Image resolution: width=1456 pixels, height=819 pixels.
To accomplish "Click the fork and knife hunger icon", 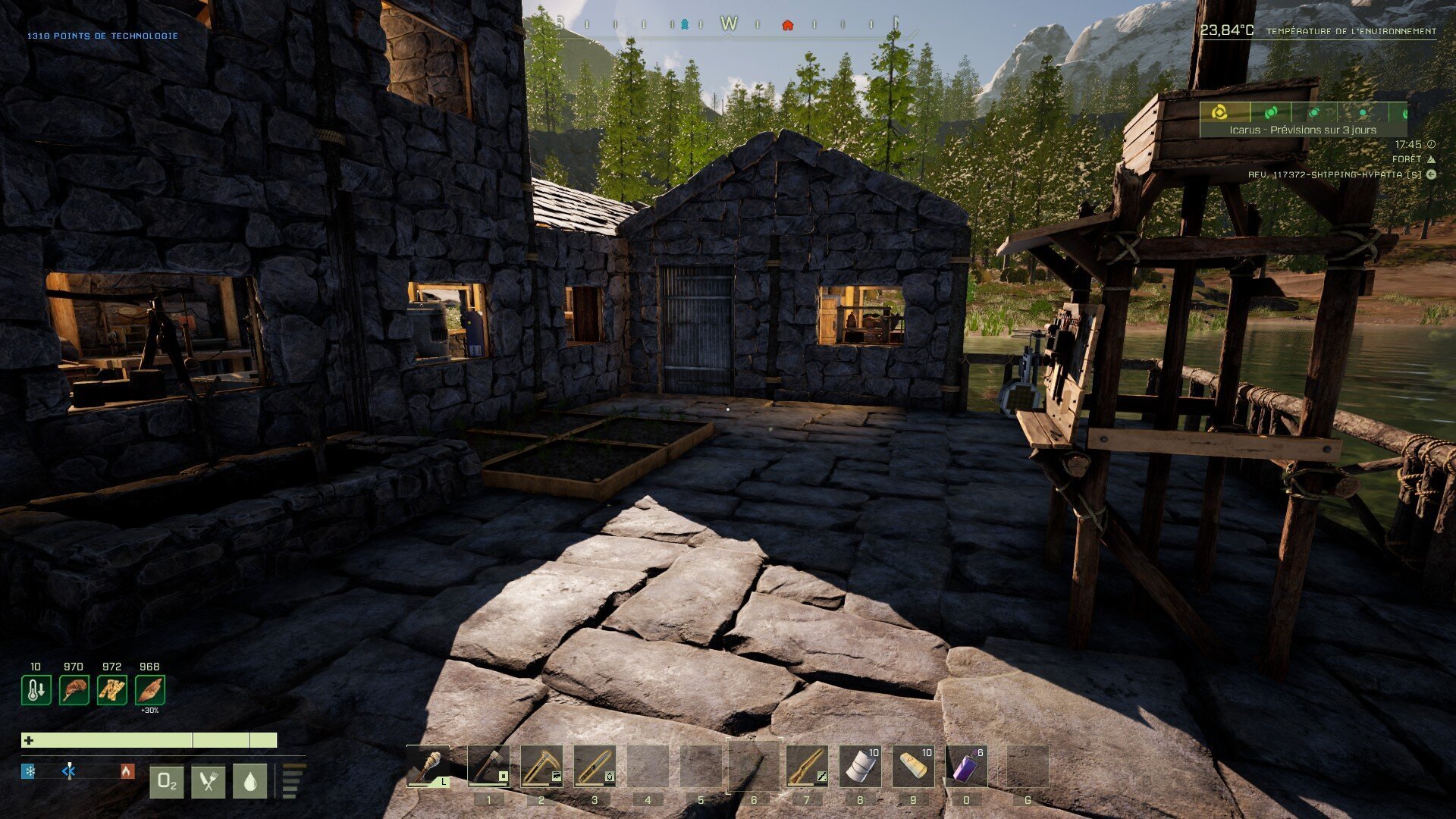I will point(209,782).
